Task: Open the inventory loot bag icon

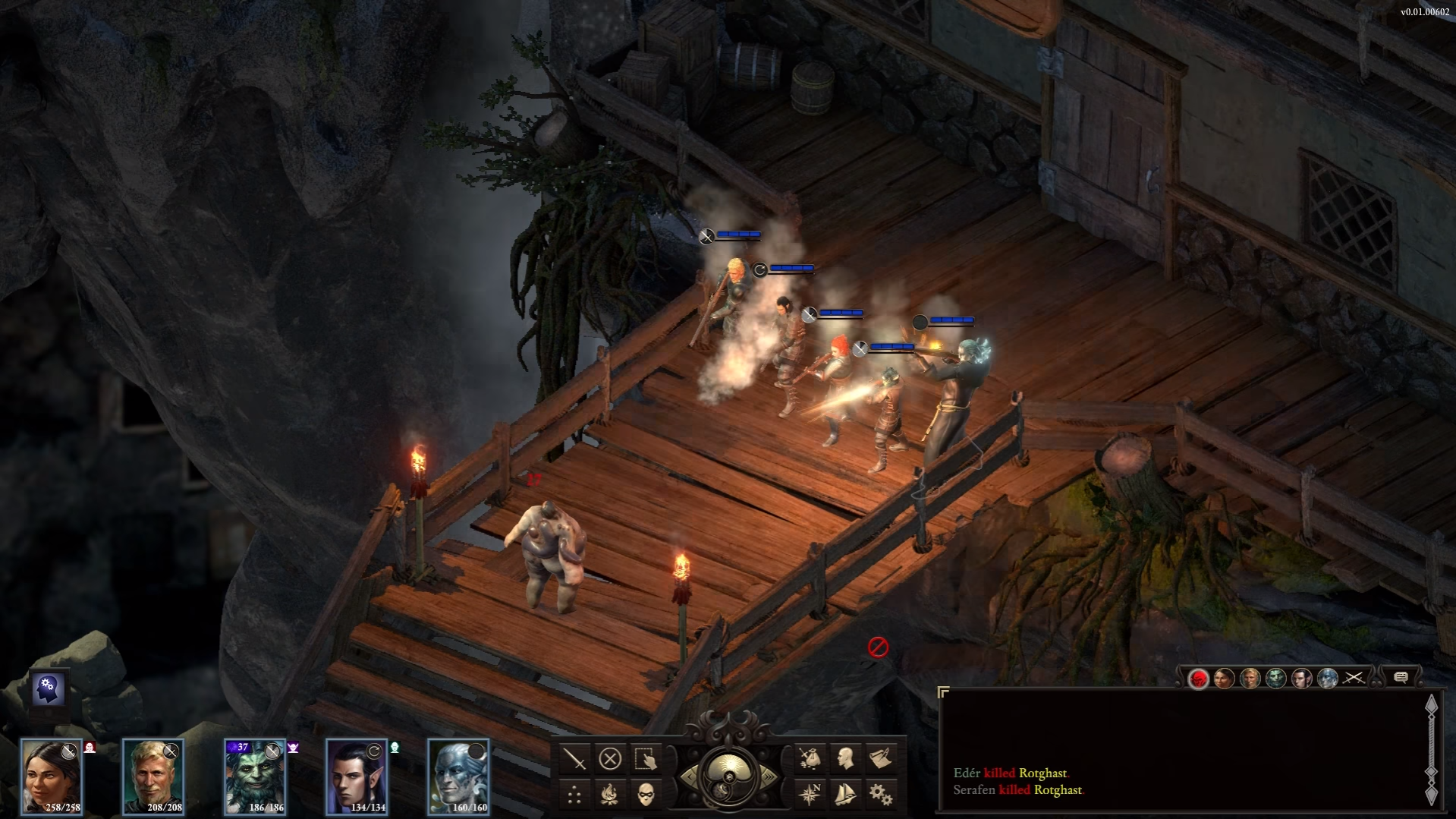Action: (810, 758)
